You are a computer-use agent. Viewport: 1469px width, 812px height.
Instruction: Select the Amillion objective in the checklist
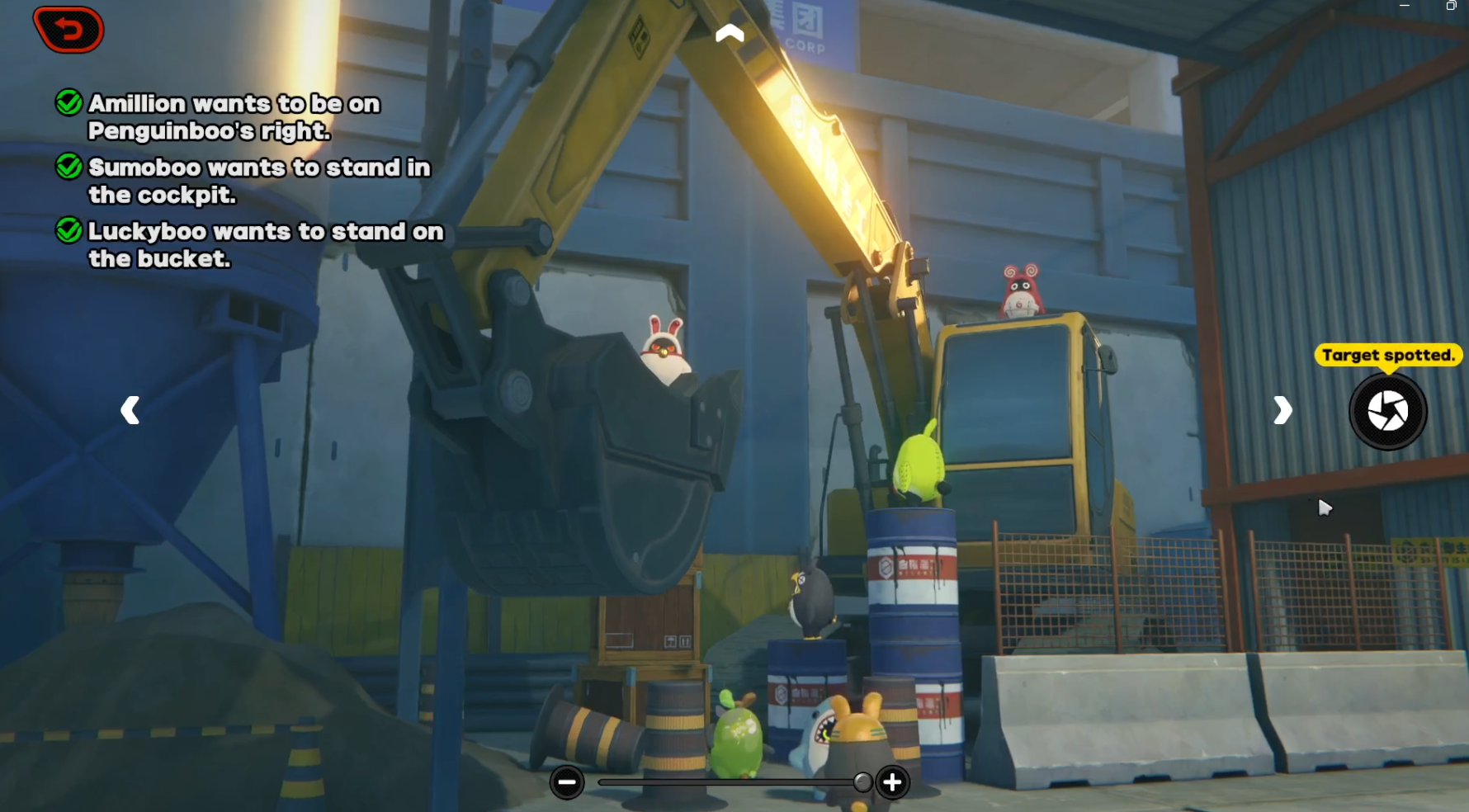234,117
